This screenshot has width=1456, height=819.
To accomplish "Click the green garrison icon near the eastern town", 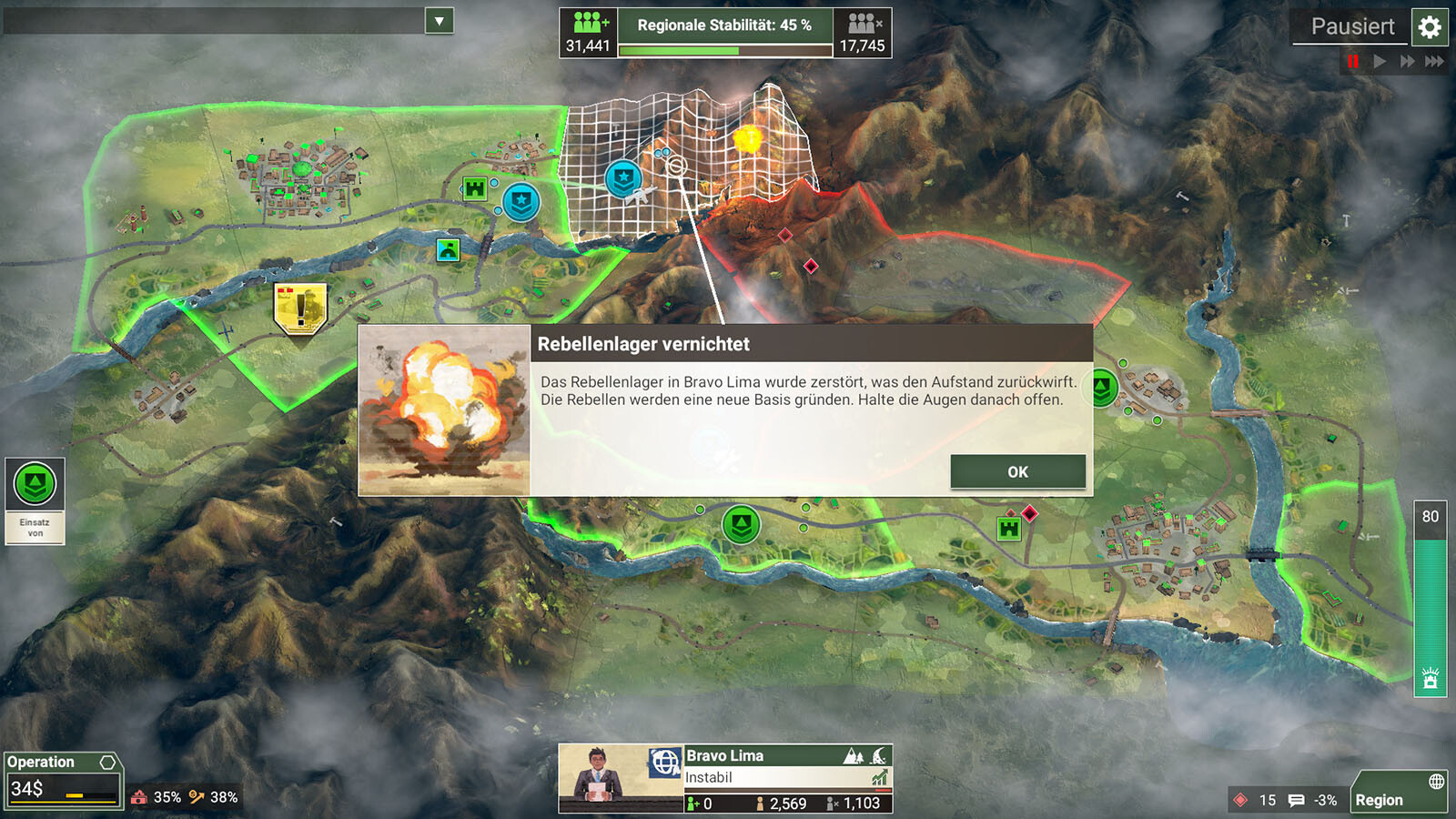I will (1008, 528).
